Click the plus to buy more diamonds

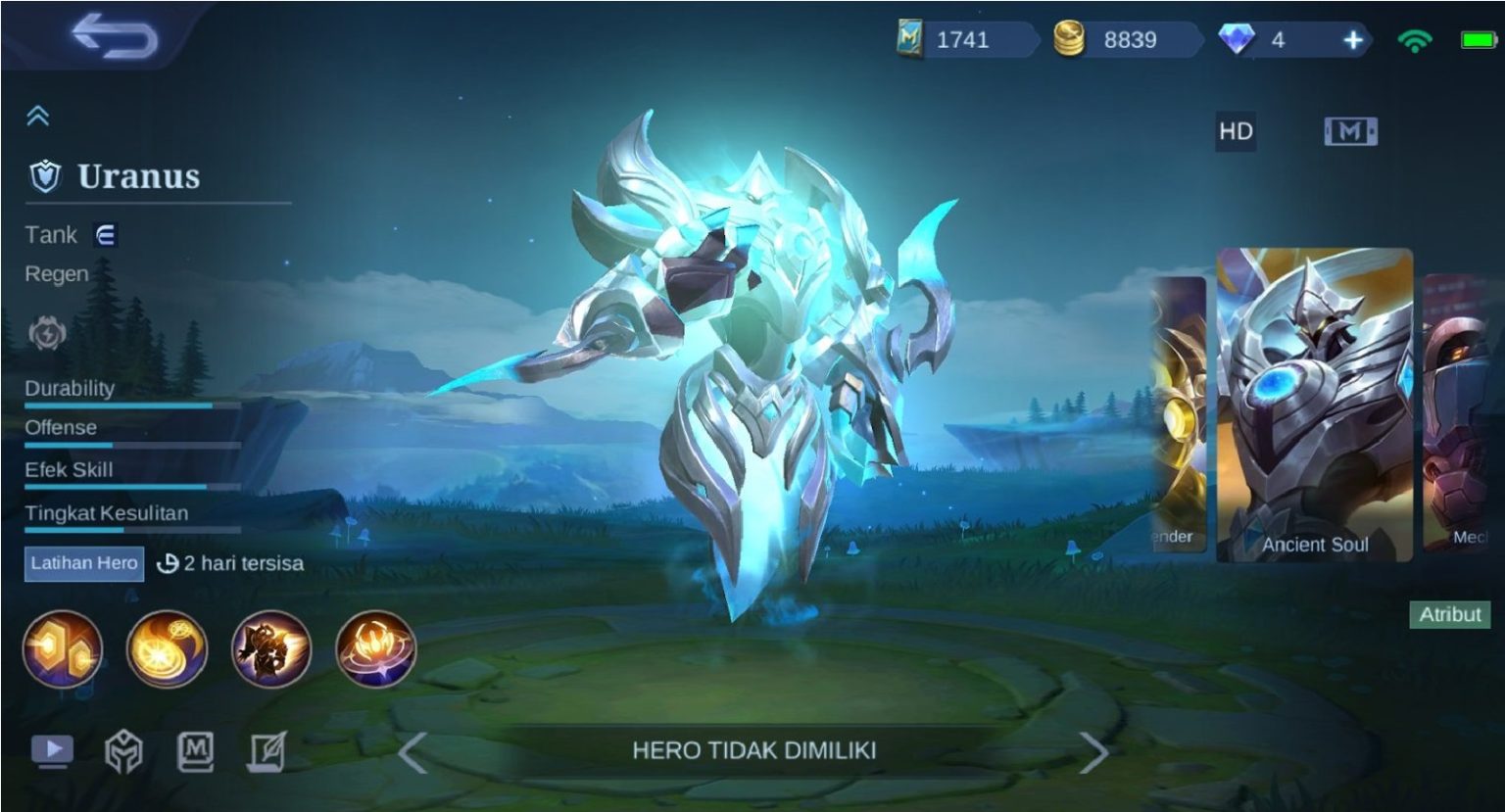coord(1354,41)
